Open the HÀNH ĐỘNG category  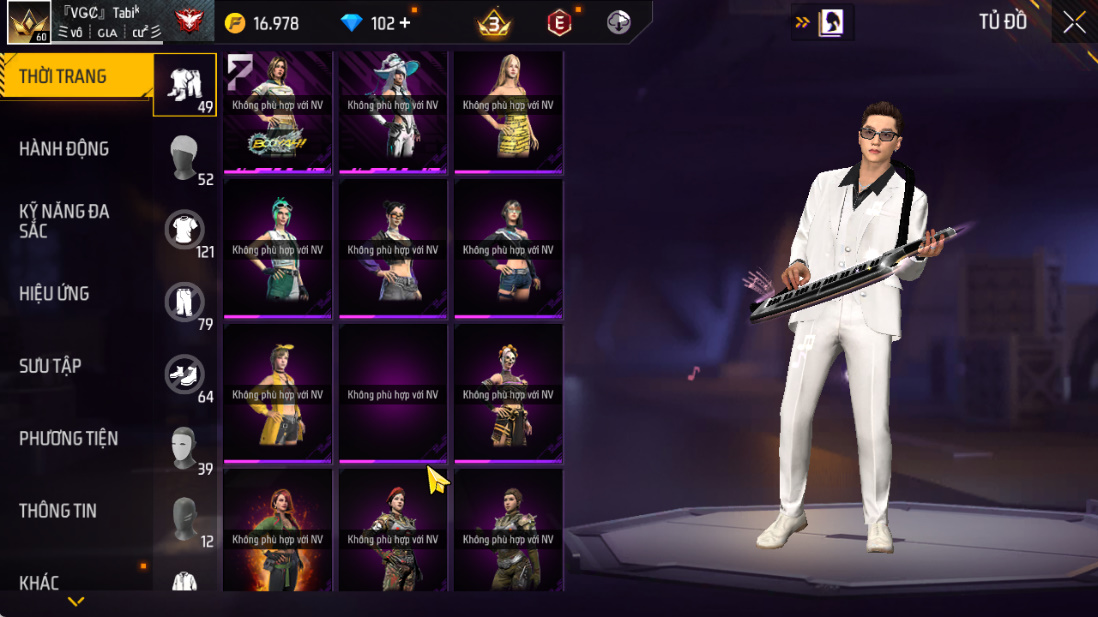[x=64, y=149]
